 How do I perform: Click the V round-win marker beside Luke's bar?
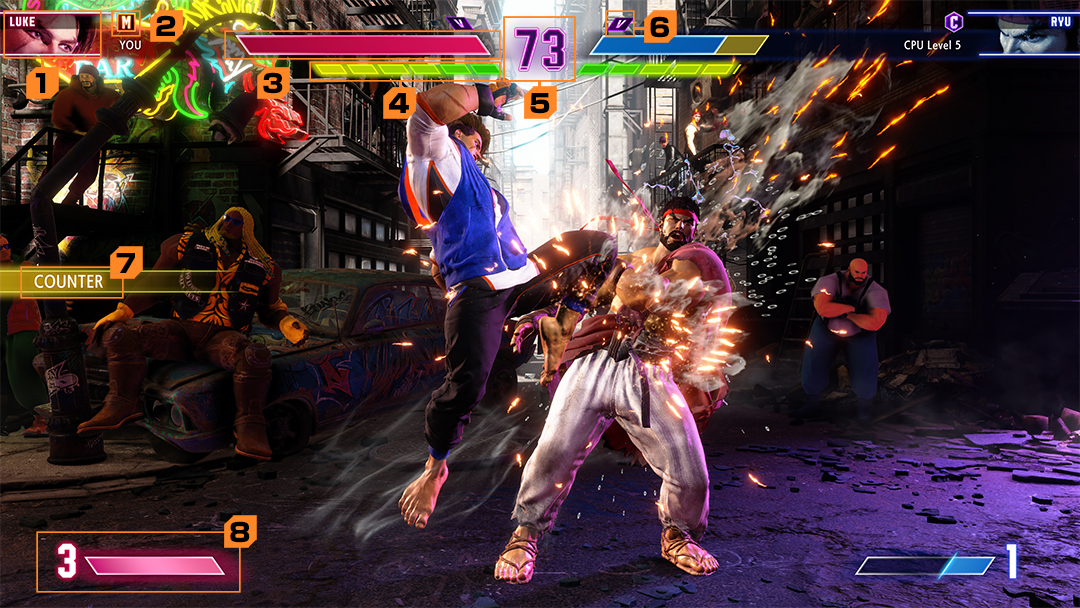click(x=460, y=20)
